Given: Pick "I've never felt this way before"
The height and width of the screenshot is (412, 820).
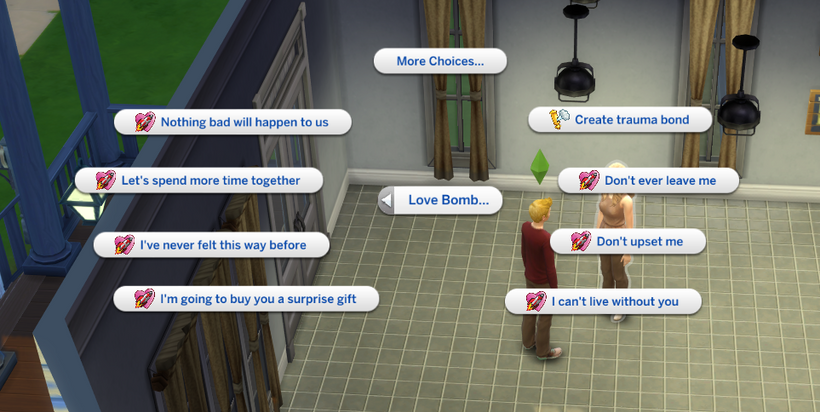Looking at the screenshot, I should pos(213,244).
